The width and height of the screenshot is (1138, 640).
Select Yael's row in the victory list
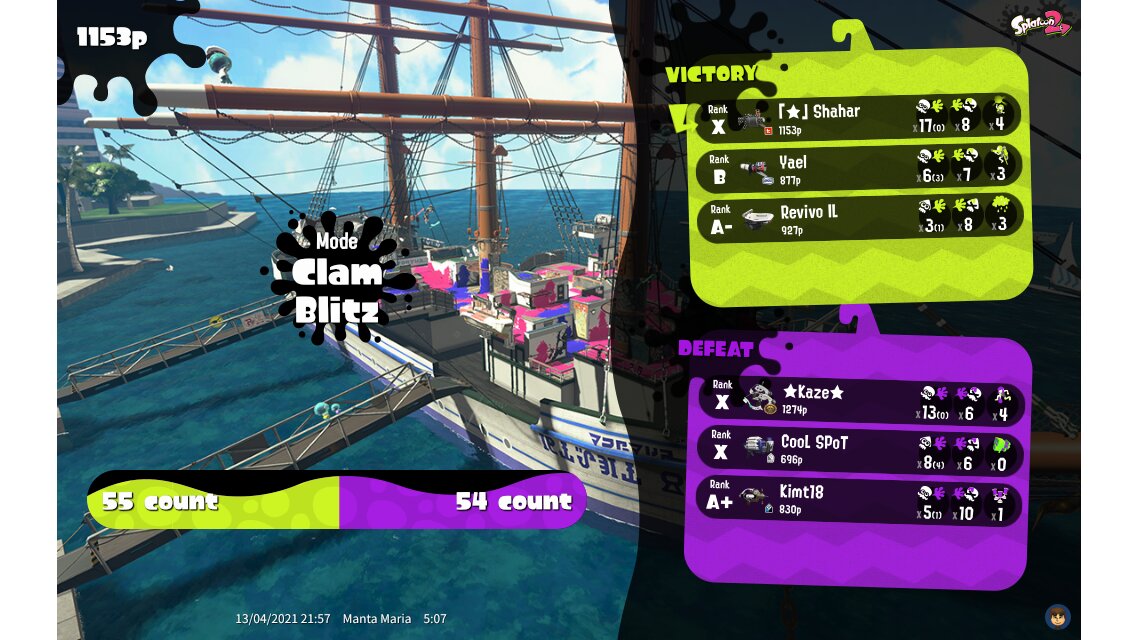tap(858, 168)
